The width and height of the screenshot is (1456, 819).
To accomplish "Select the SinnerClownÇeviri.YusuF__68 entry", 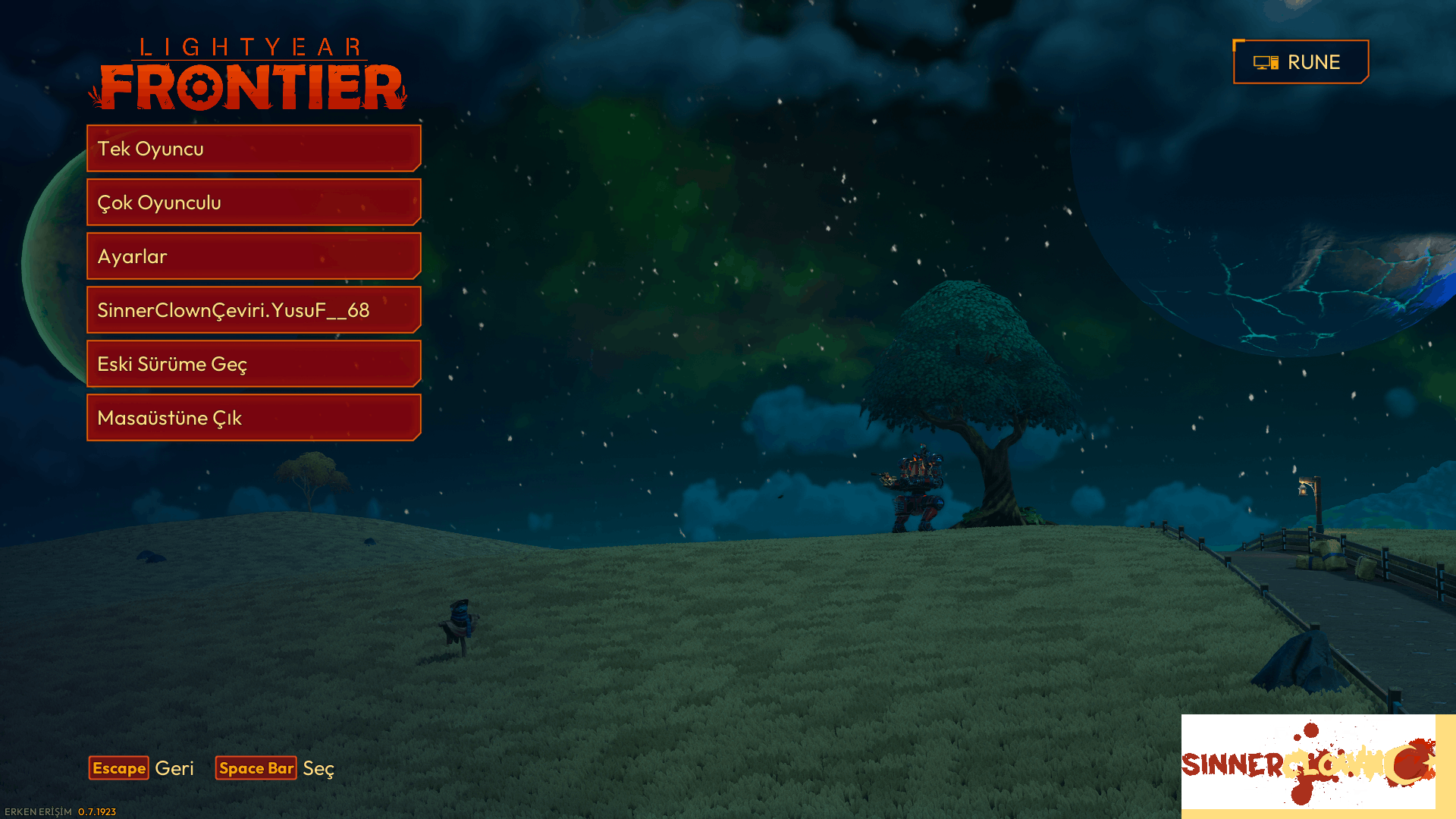I will click(x=253, y=310).
